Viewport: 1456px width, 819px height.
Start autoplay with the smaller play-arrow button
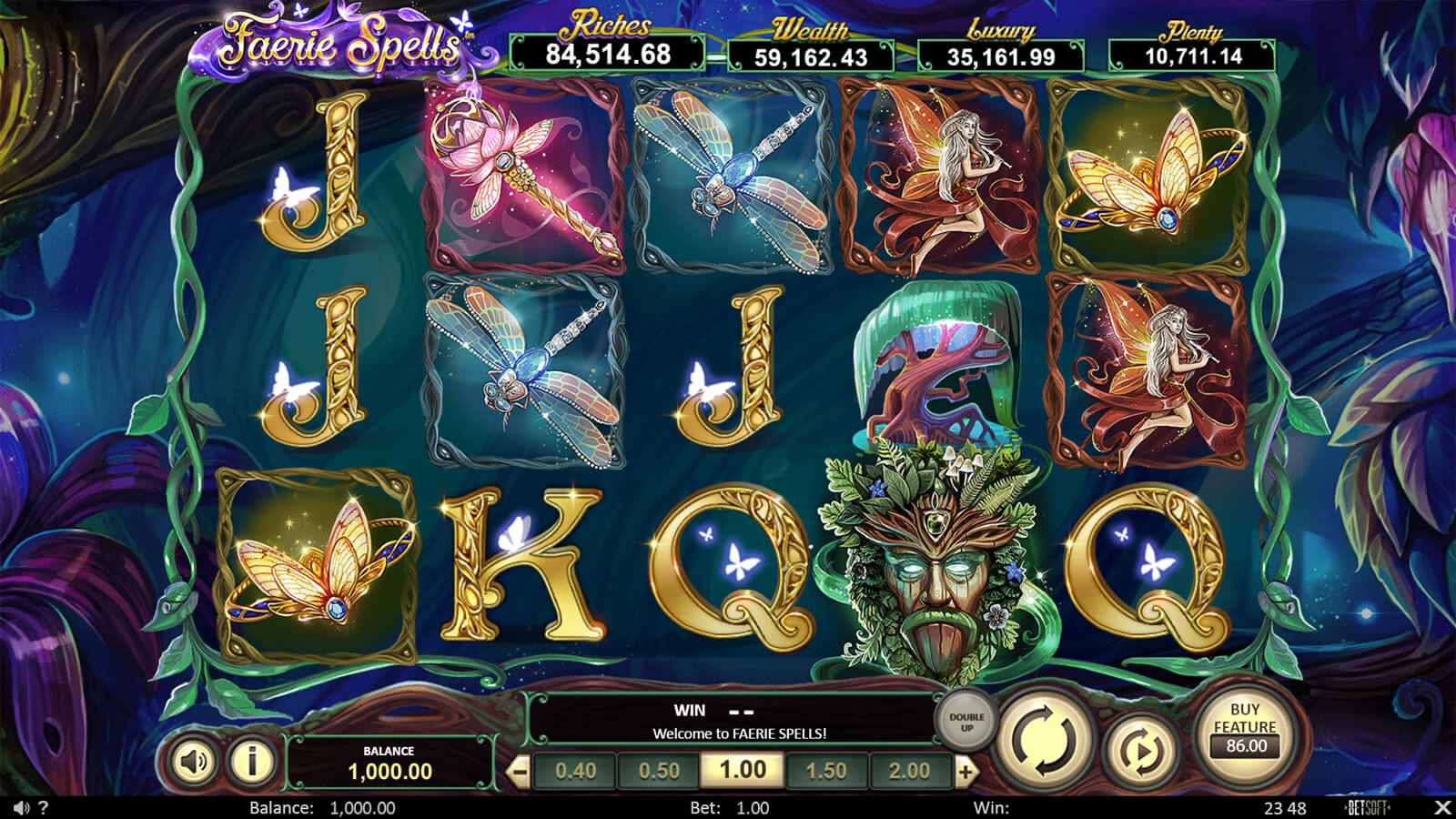click(1139, 752)
